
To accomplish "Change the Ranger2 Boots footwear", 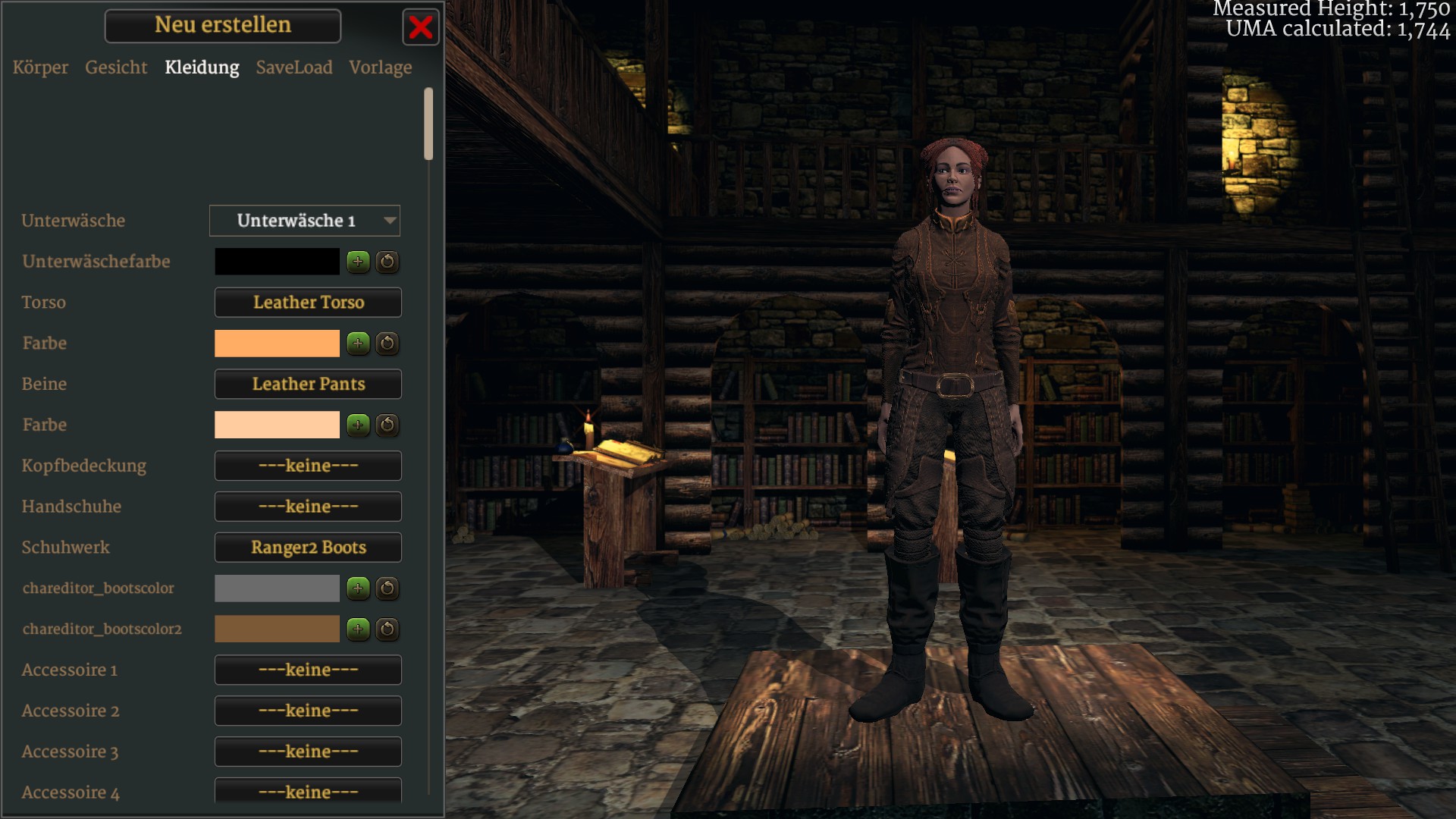I will [x=308, y=548].
